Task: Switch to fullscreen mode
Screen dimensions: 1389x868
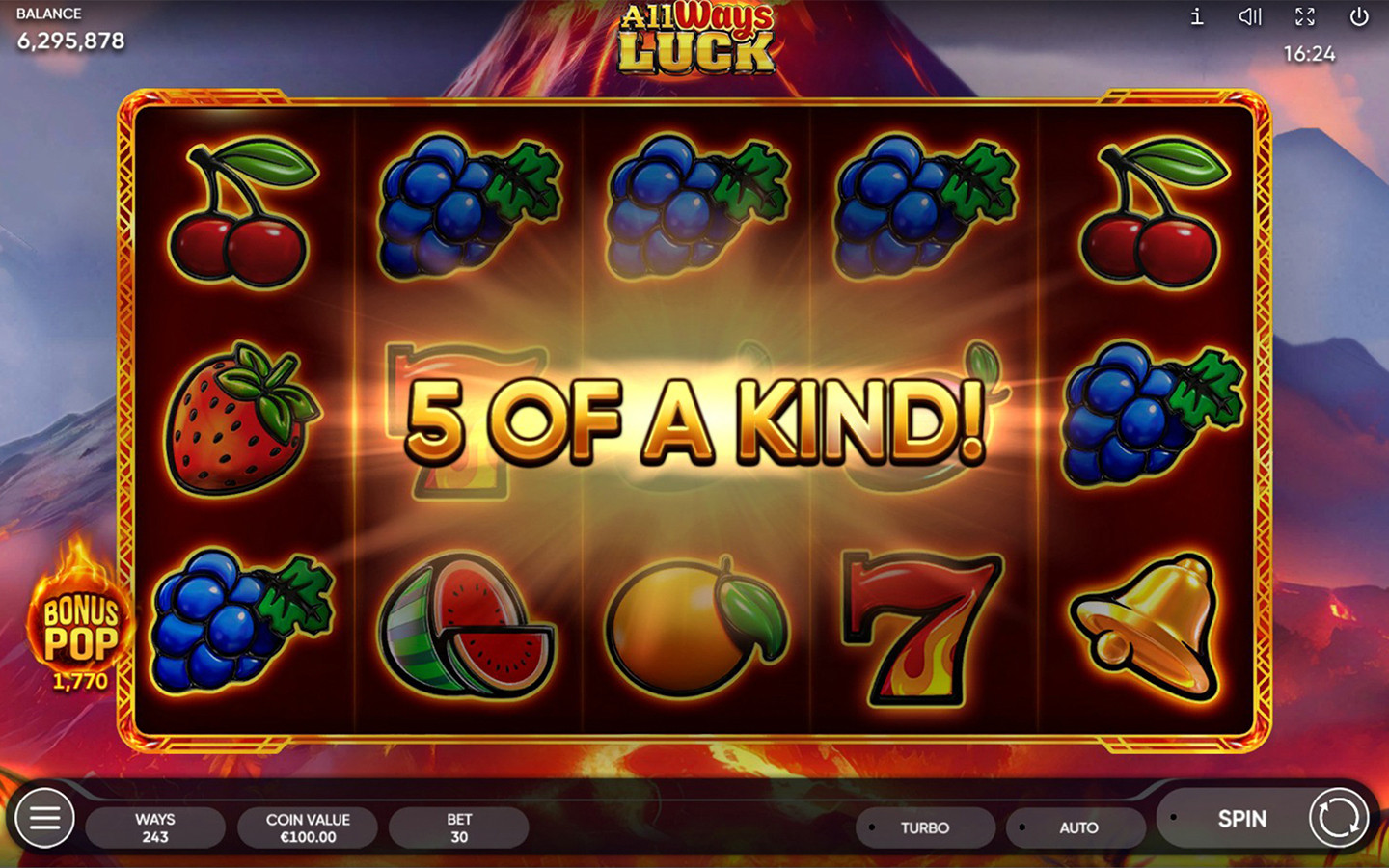Action: point(1305,16)
